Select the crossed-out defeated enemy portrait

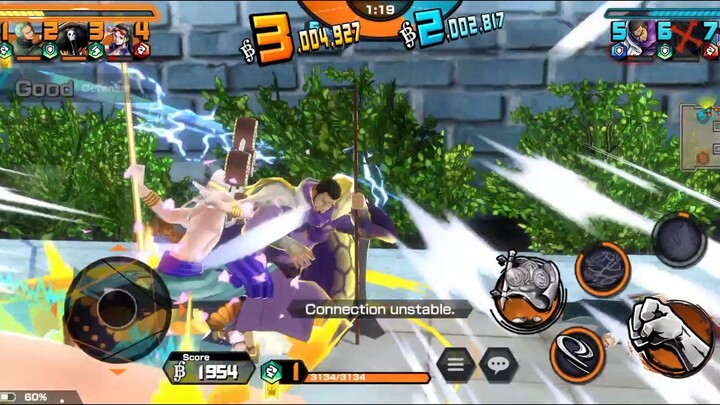687,37
